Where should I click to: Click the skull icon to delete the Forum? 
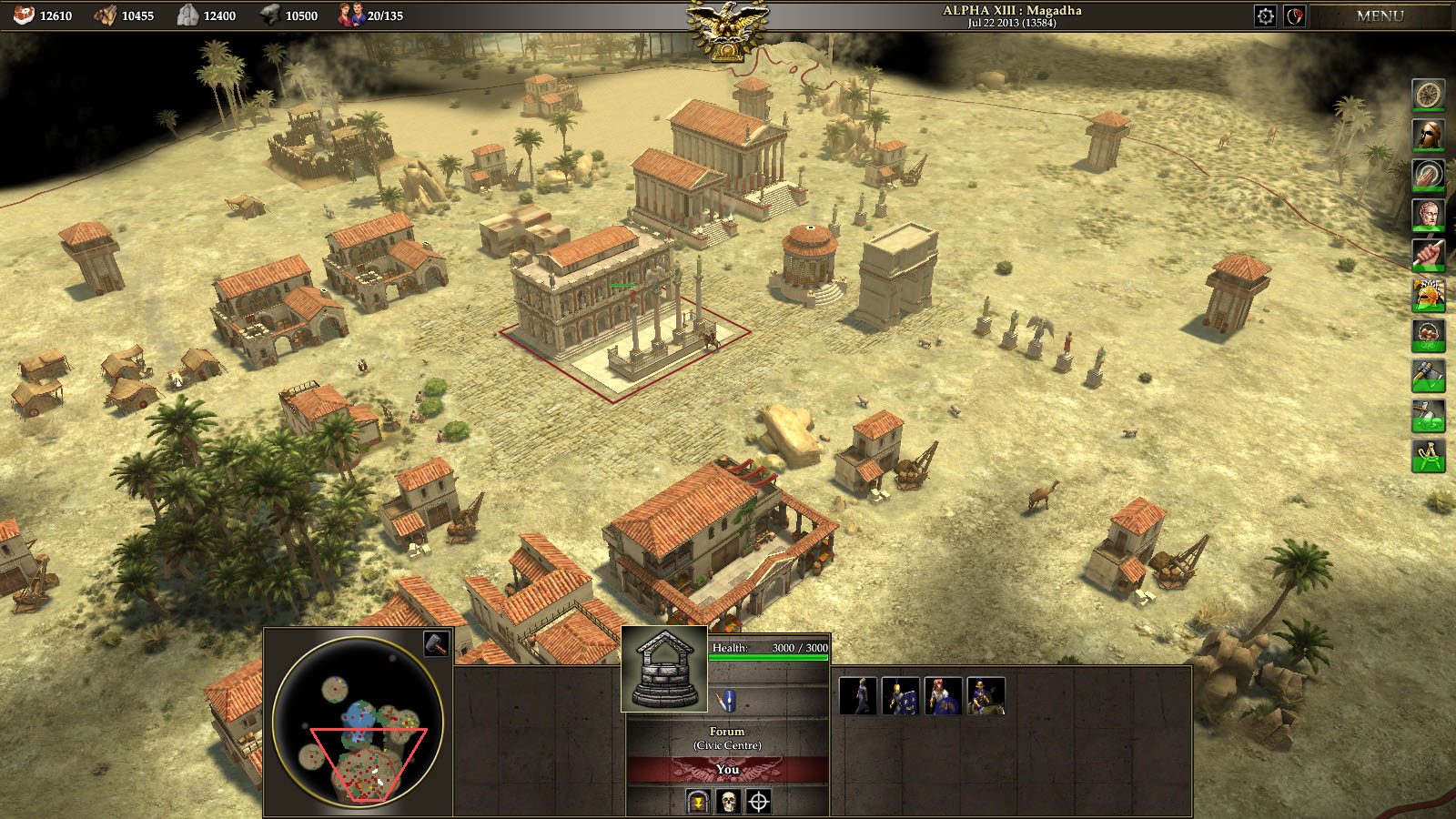[x=726, y=803]
